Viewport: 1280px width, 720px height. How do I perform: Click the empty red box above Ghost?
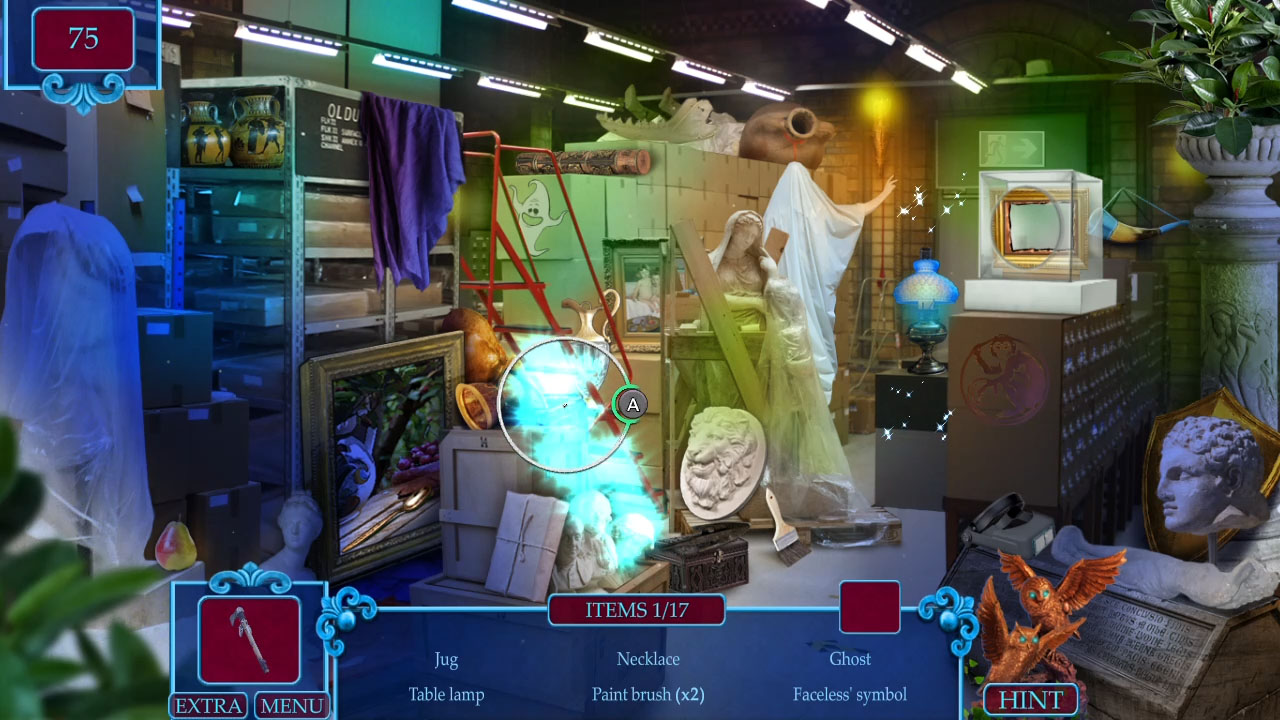[869, 607]
